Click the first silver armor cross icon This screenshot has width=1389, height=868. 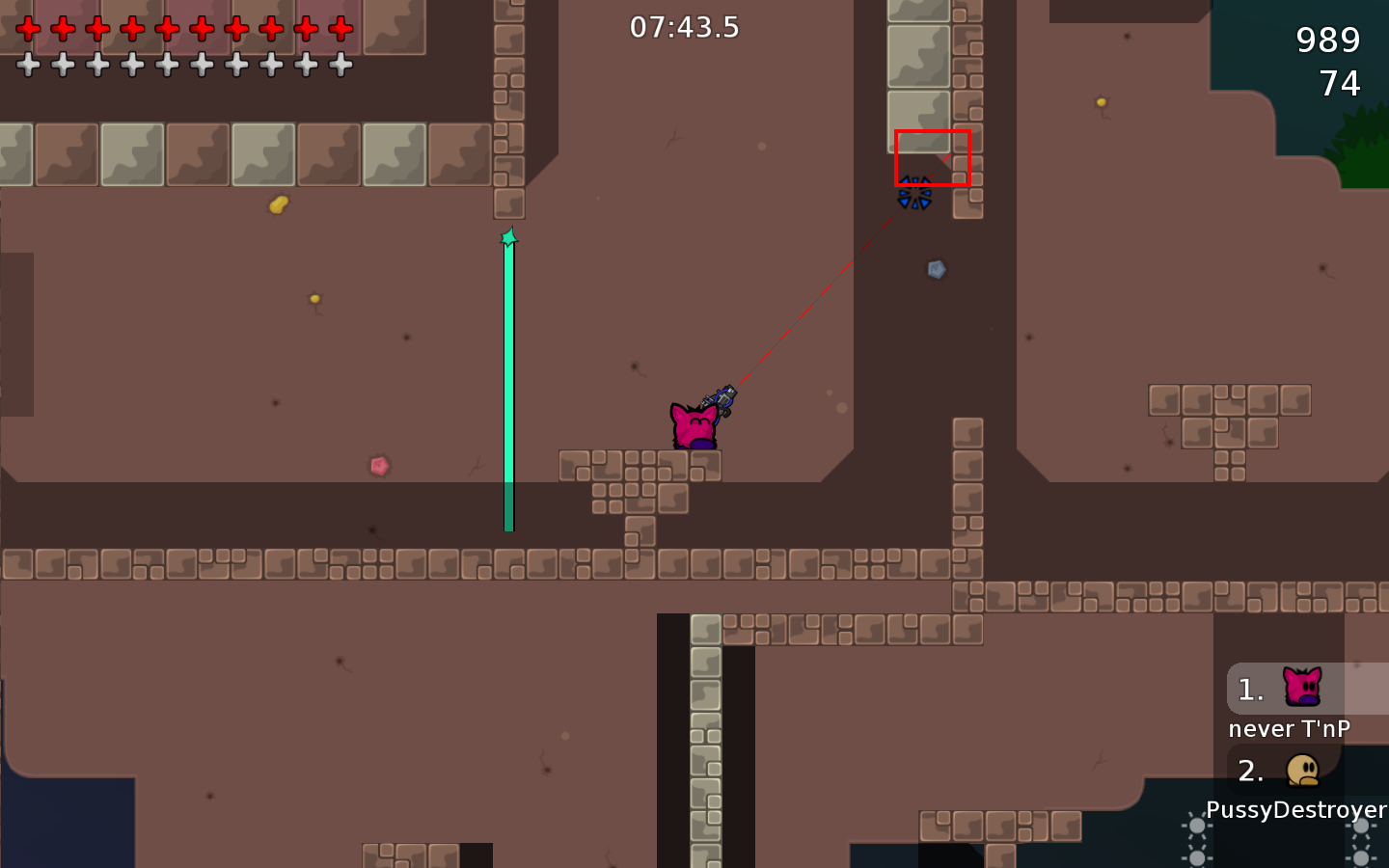coord(28,66)
